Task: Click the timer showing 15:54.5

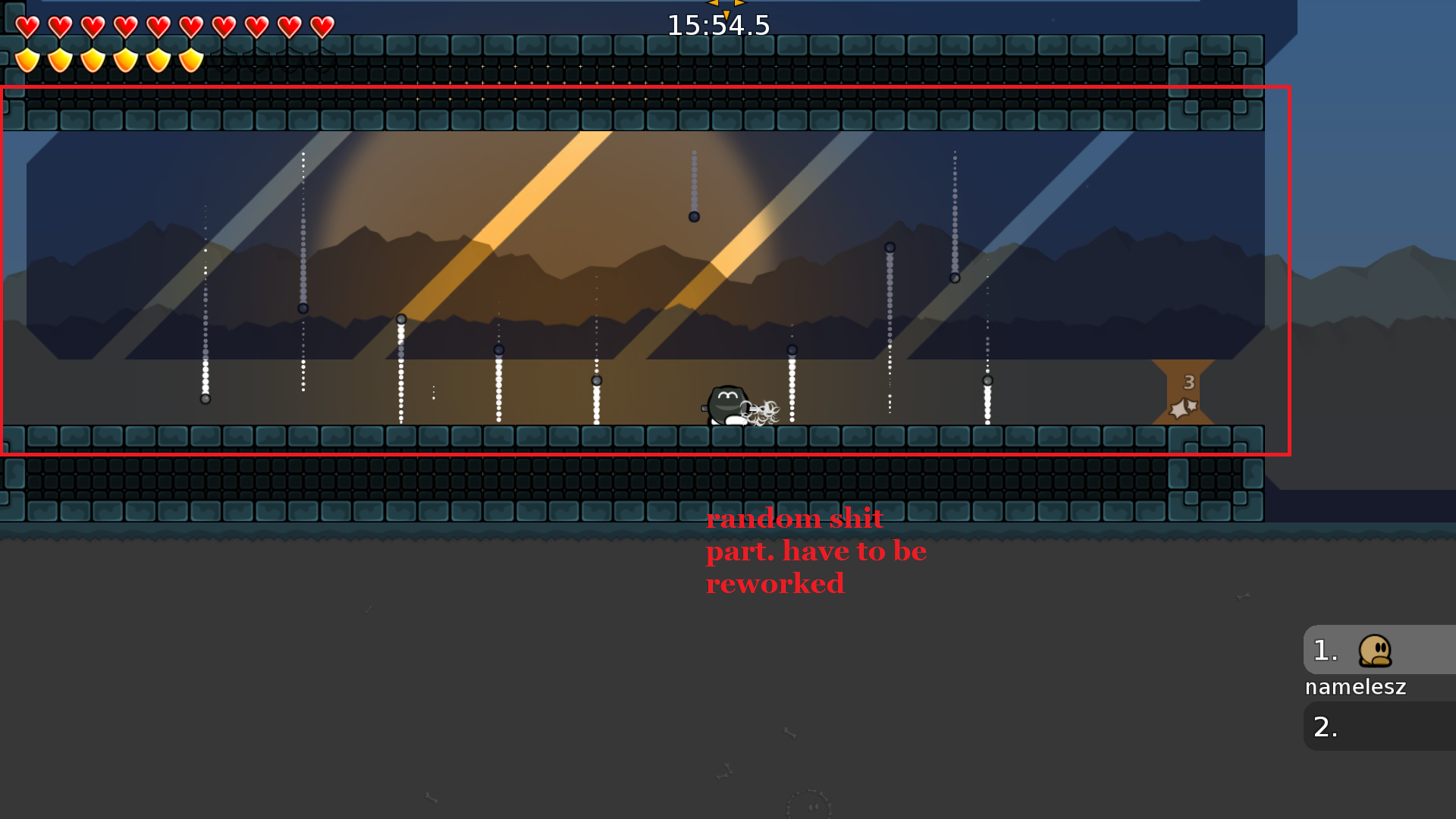Action: pos(717,24)
